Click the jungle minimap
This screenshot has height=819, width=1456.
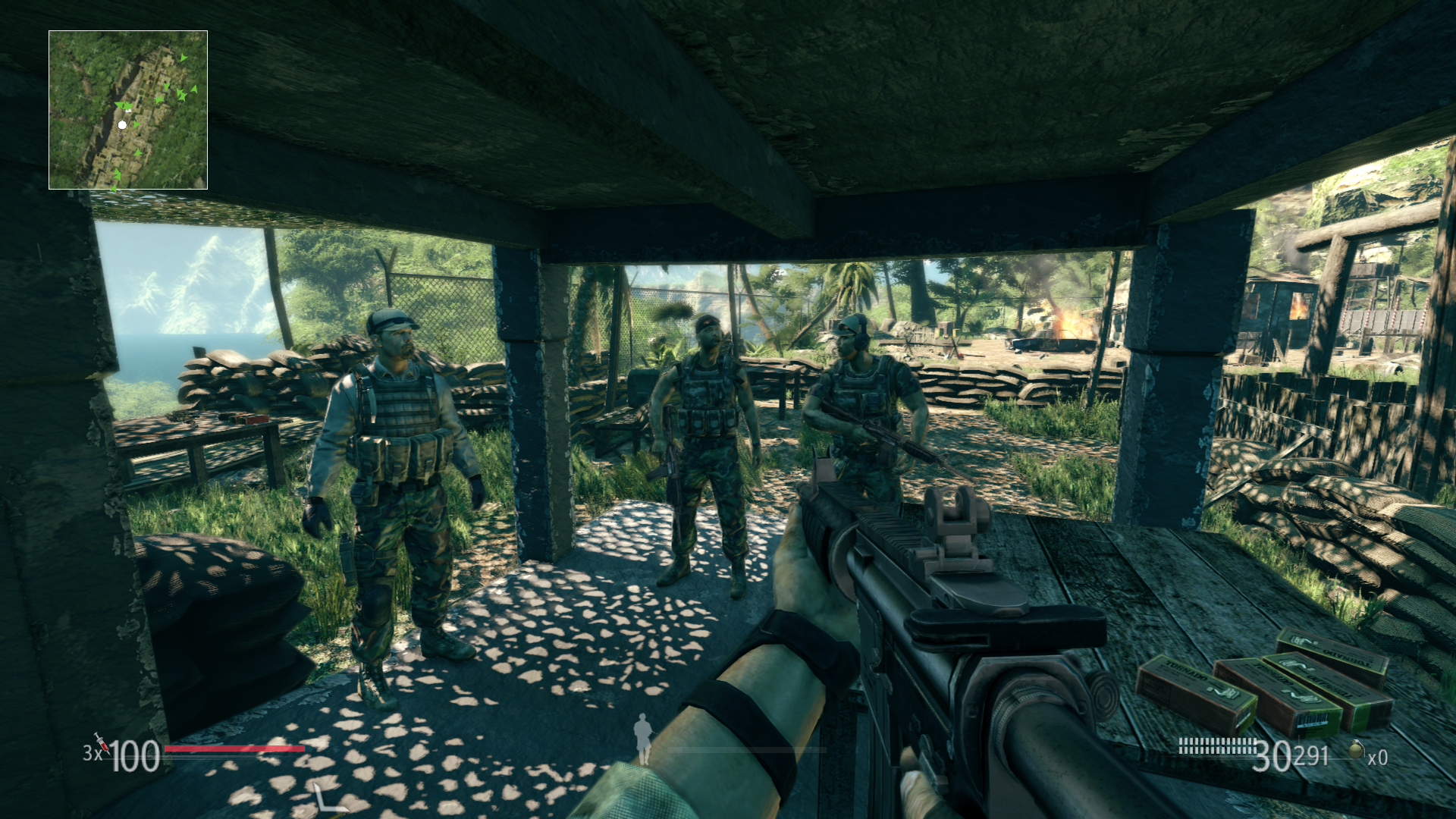(x=128, y=110)
